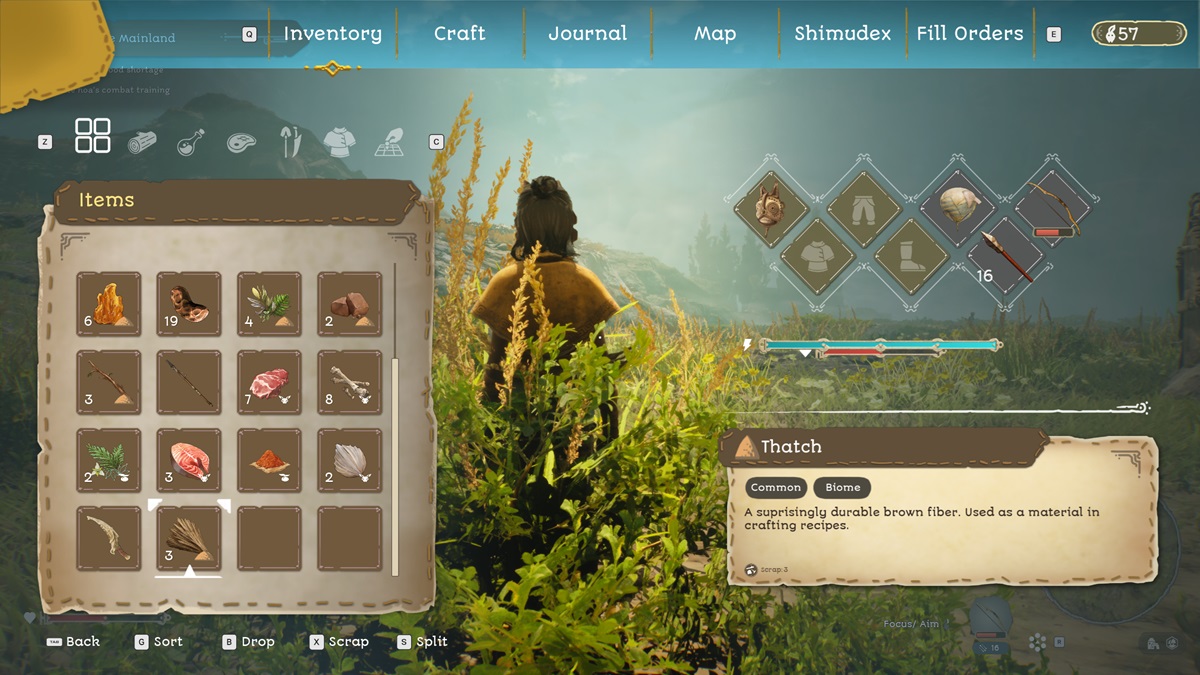Switch to the Journal tab
Image resolution: width=1200 pixels, height=675 pixels.
coord(587,33)
